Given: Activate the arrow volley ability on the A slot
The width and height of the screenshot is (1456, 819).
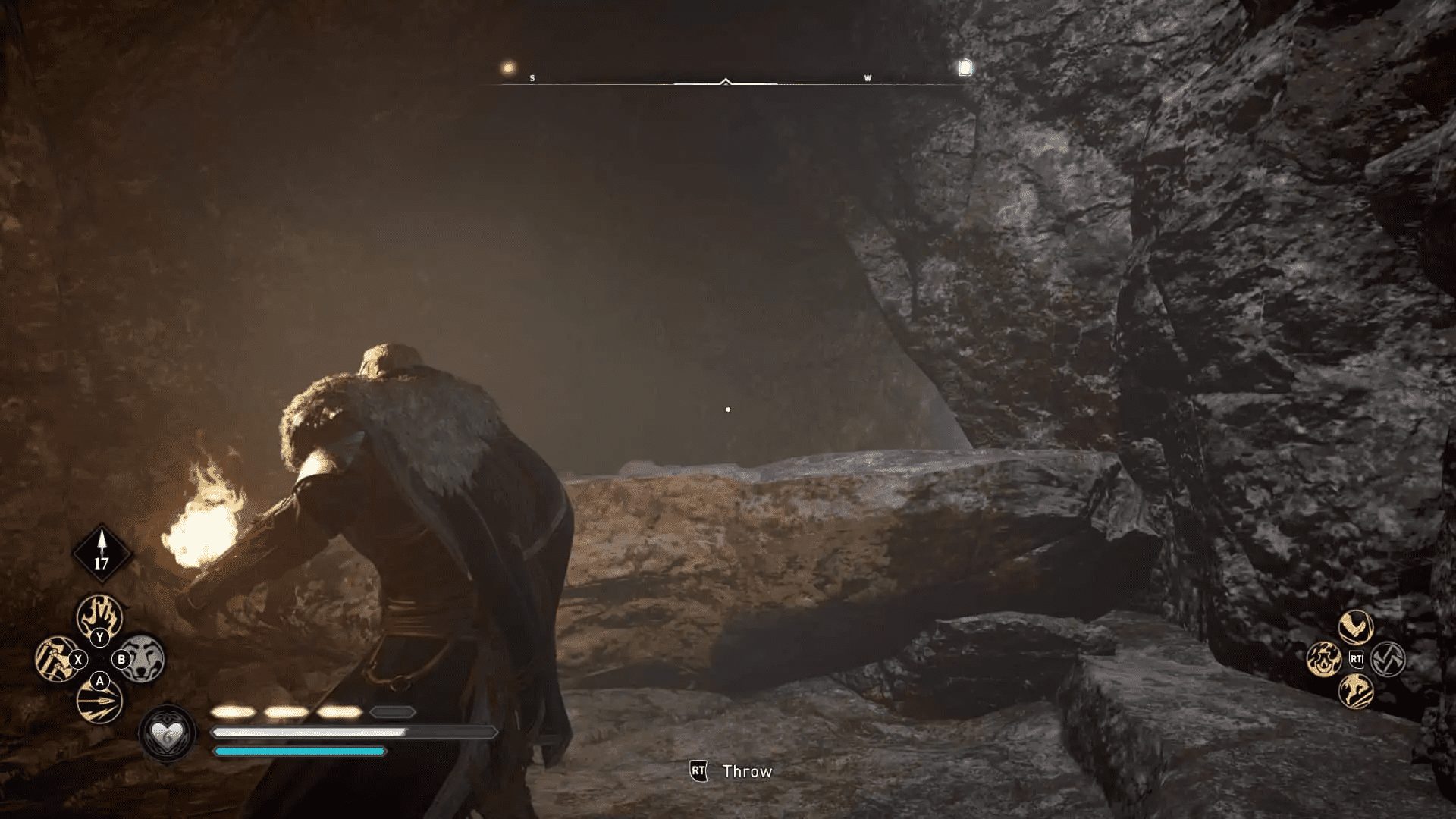Looking at the screenshot, I should pos(100,703).
